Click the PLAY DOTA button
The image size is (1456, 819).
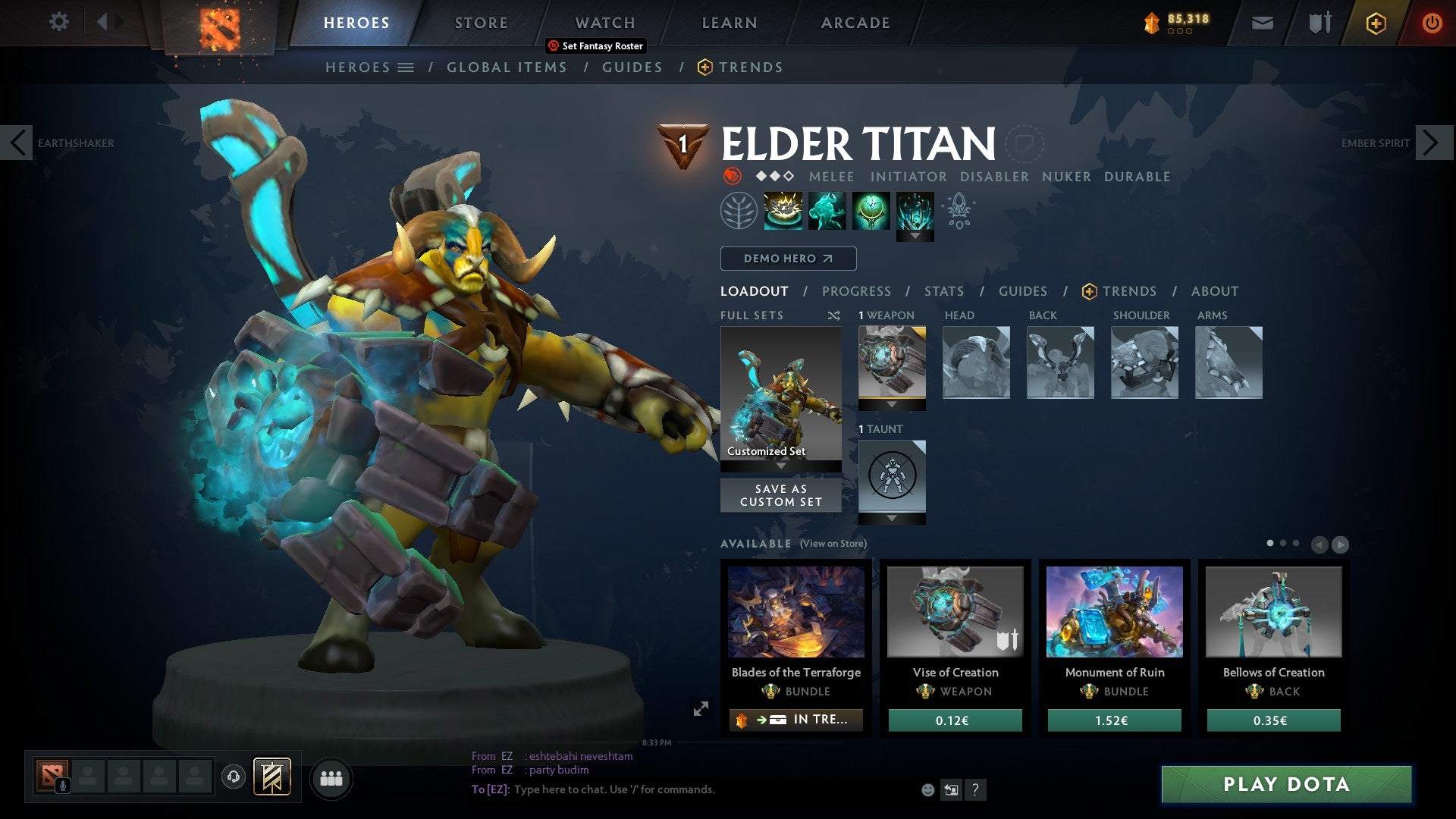(x=1285, y=785)
